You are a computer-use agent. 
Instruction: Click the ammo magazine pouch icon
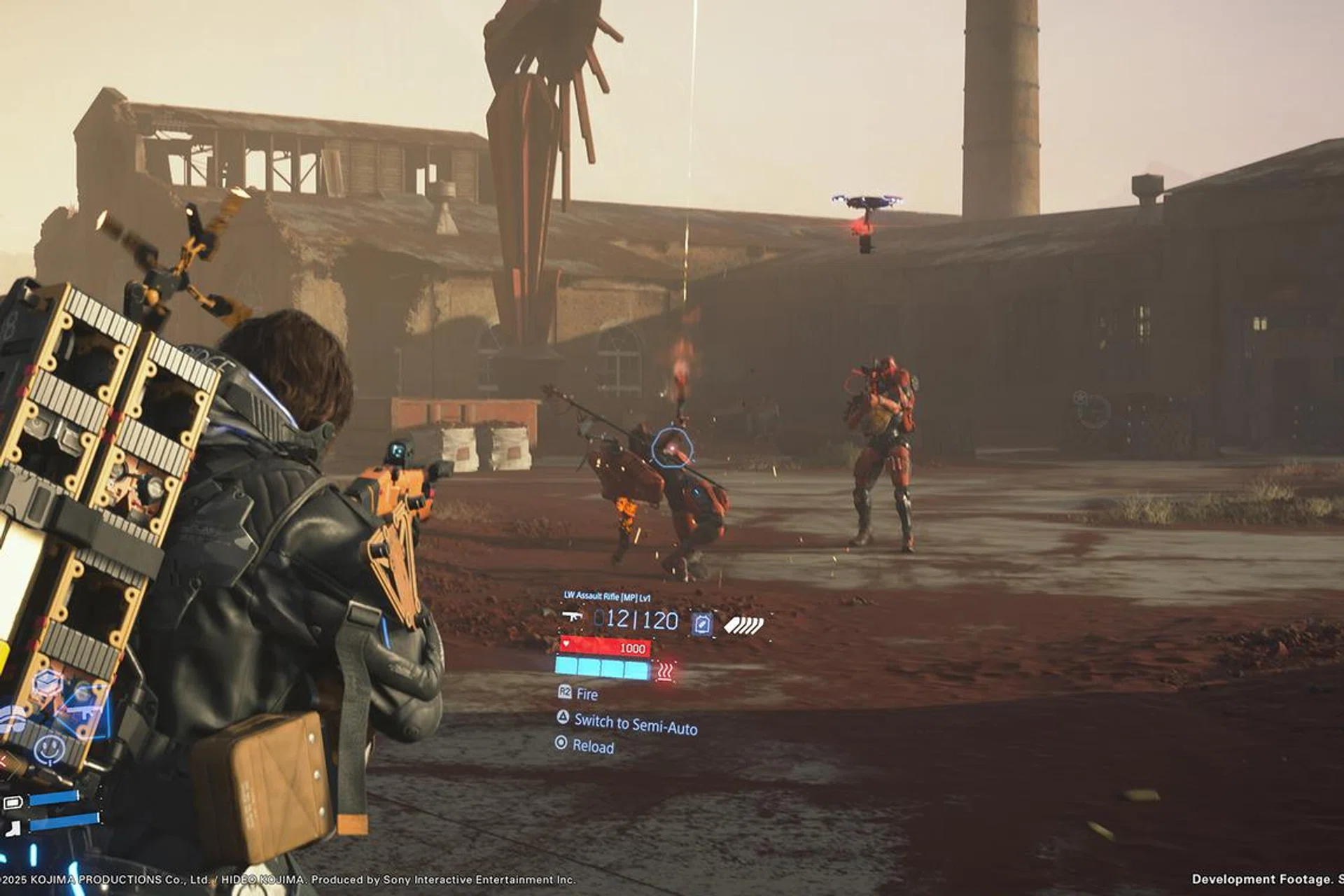click(x=702, y=623)
